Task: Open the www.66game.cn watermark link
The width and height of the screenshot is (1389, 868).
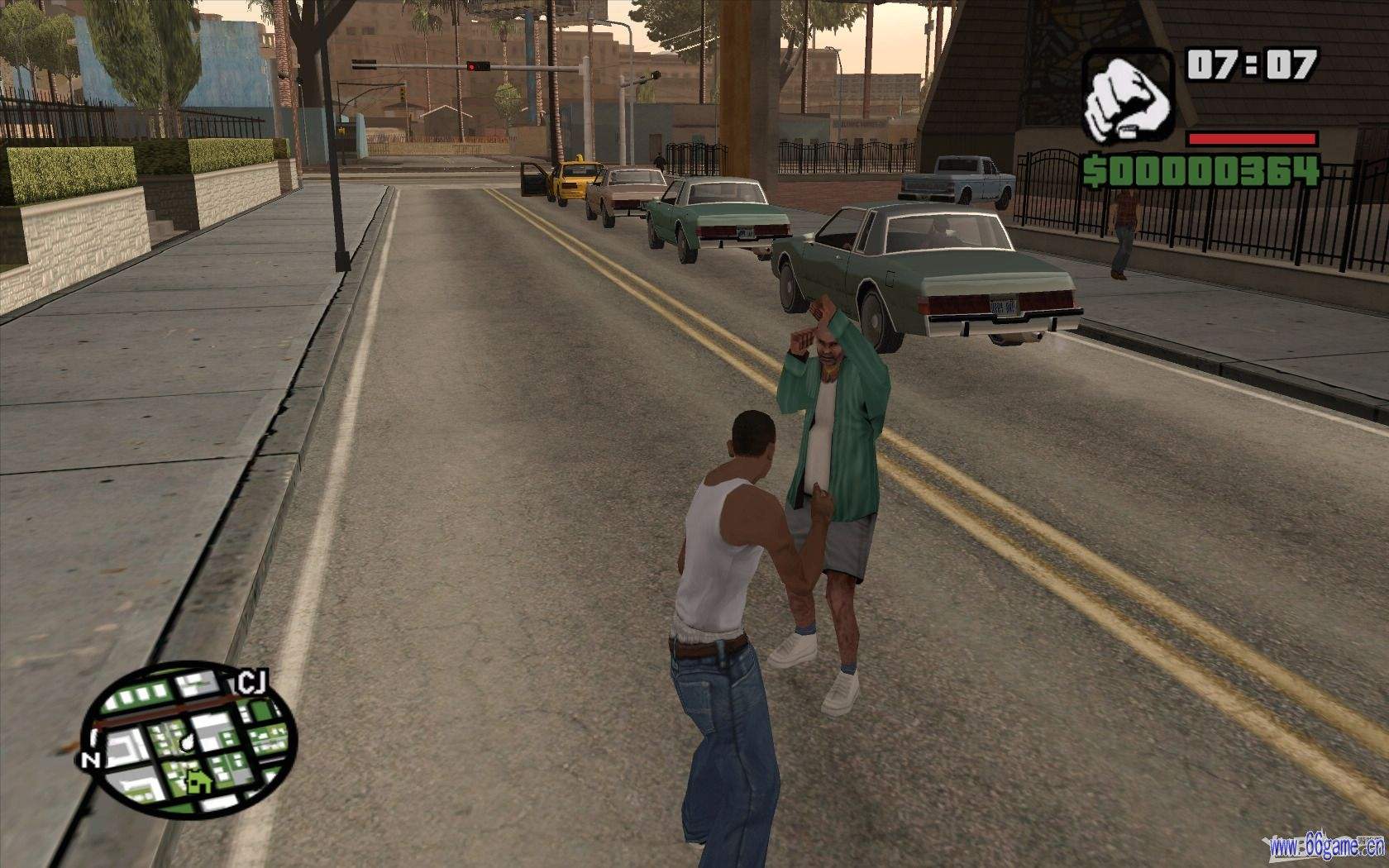Action: [x=1328, y=846]
